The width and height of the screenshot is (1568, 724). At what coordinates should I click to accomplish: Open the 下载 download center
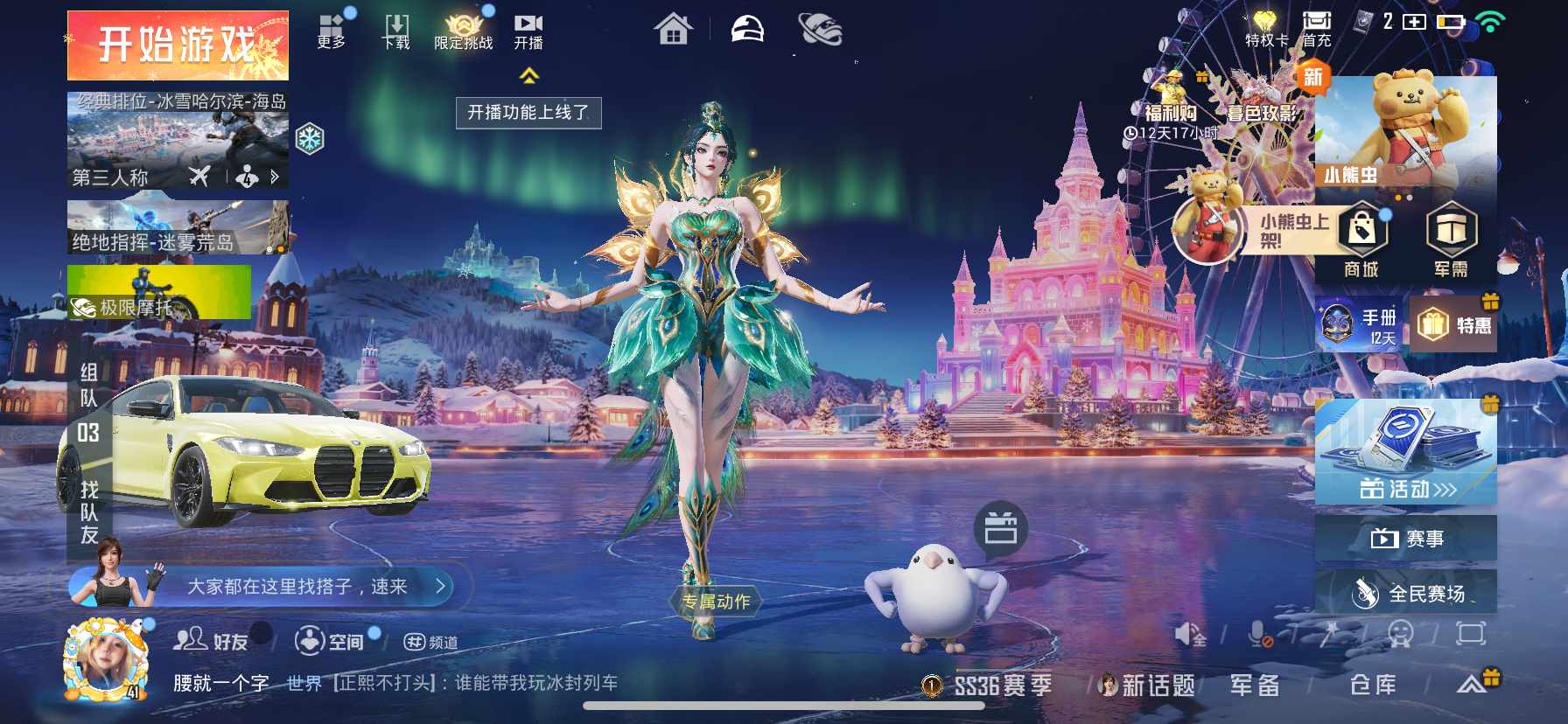tap(395, 28)
